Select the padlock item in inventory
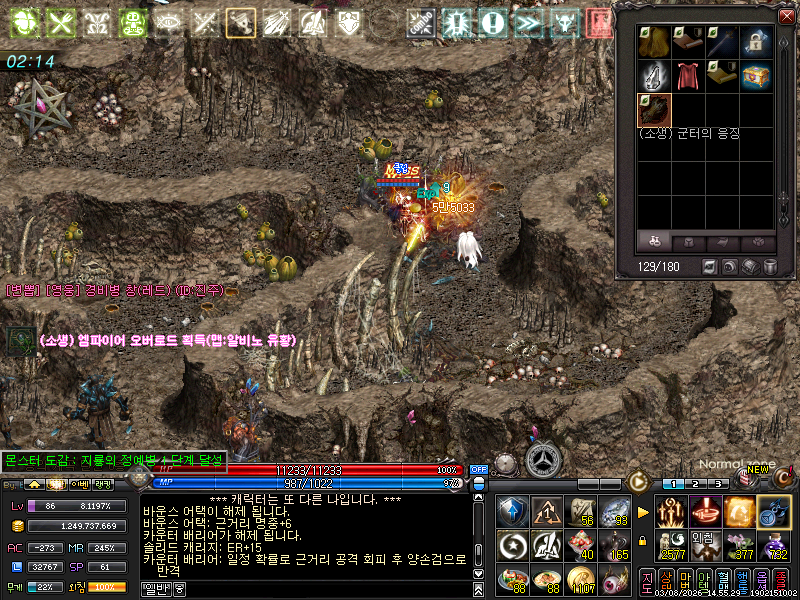The width and height of the screenshot is (800, 600). tap(755, 42)
